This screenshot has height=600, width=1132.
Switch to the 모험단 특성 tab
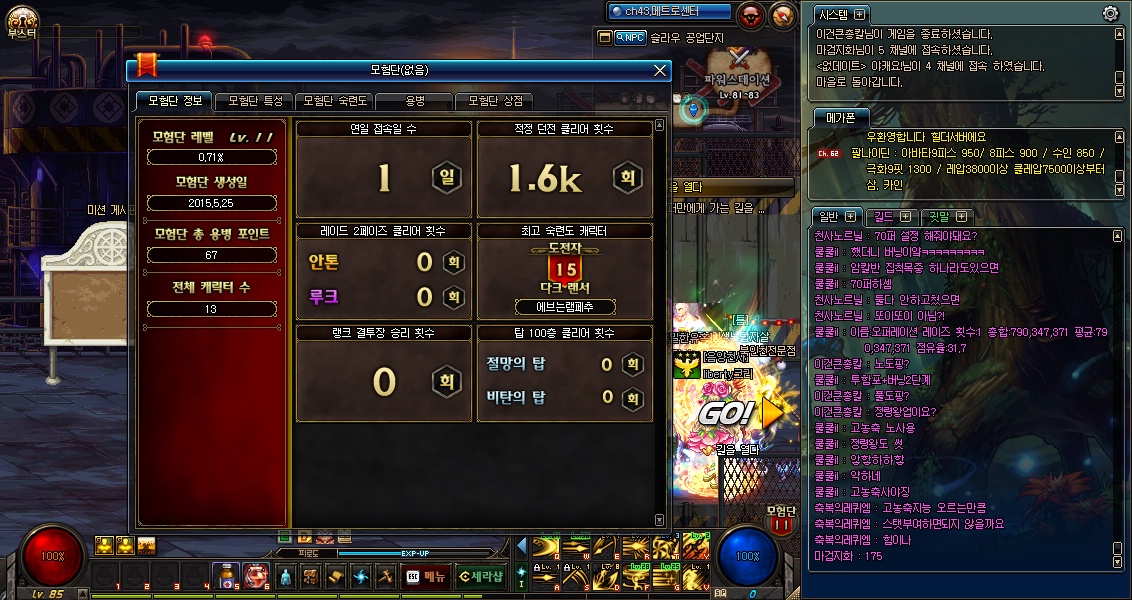(254, 101)
